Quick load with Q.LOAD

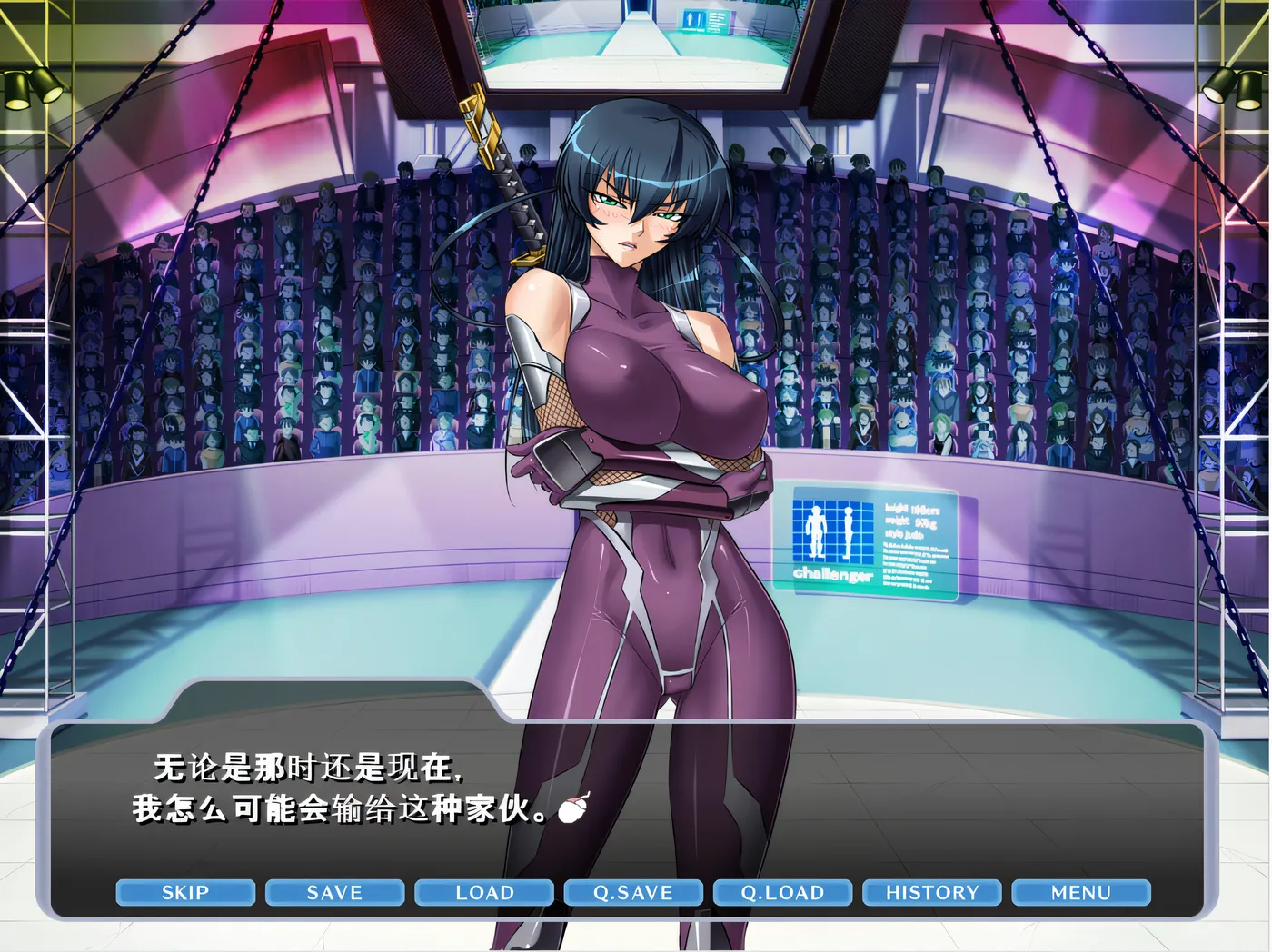[x=782, y=892]
